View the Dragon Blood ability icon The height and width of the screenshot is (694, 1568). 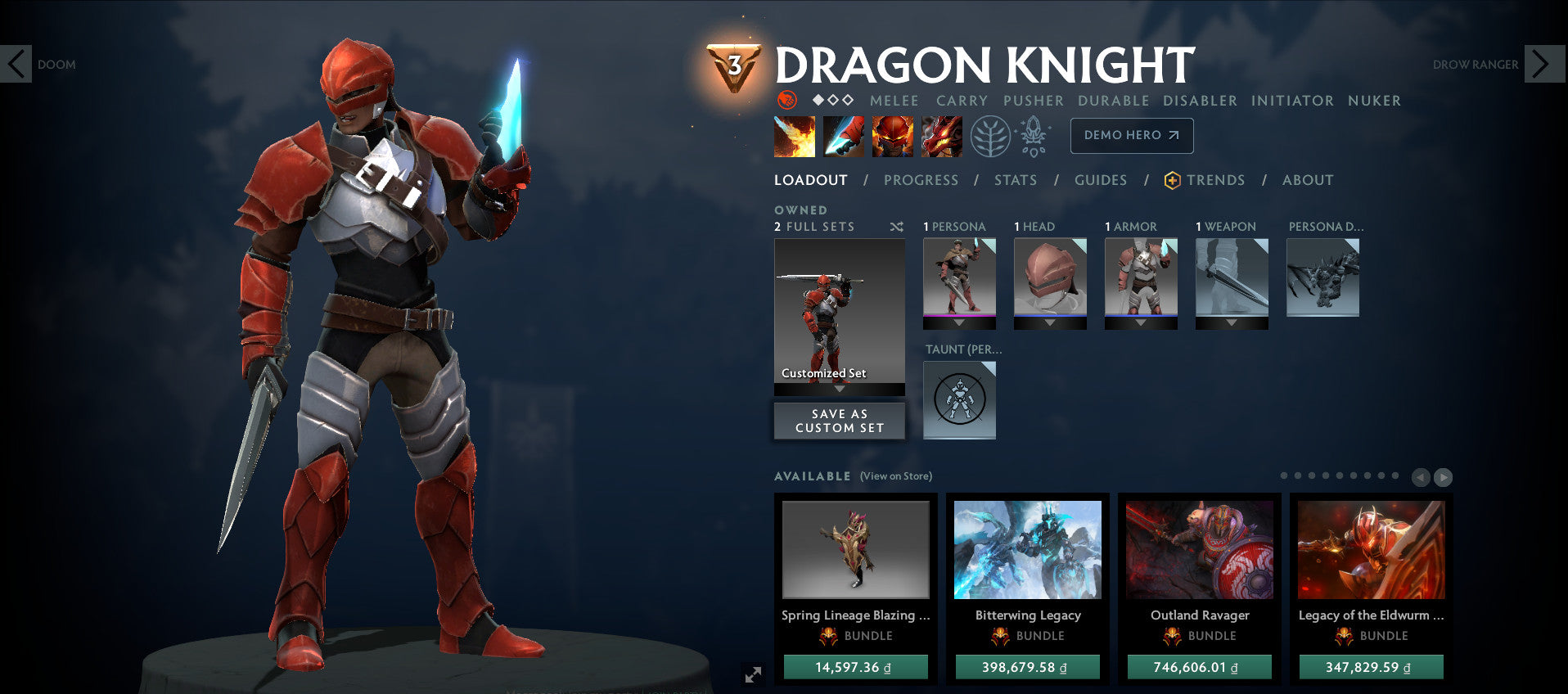pos(891,136)
